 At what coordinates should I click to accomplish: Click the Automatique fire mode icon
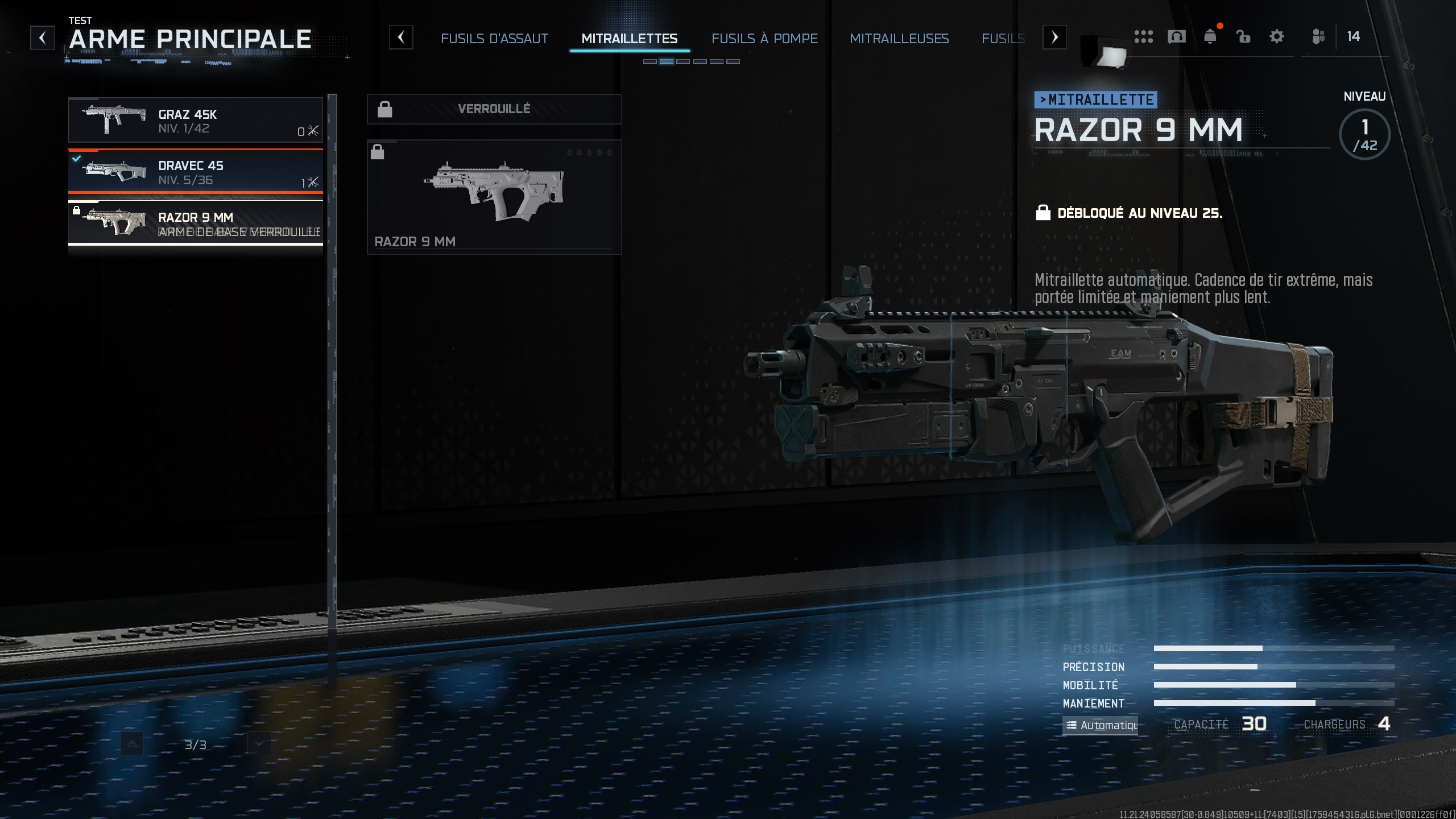click(1074, 725)
